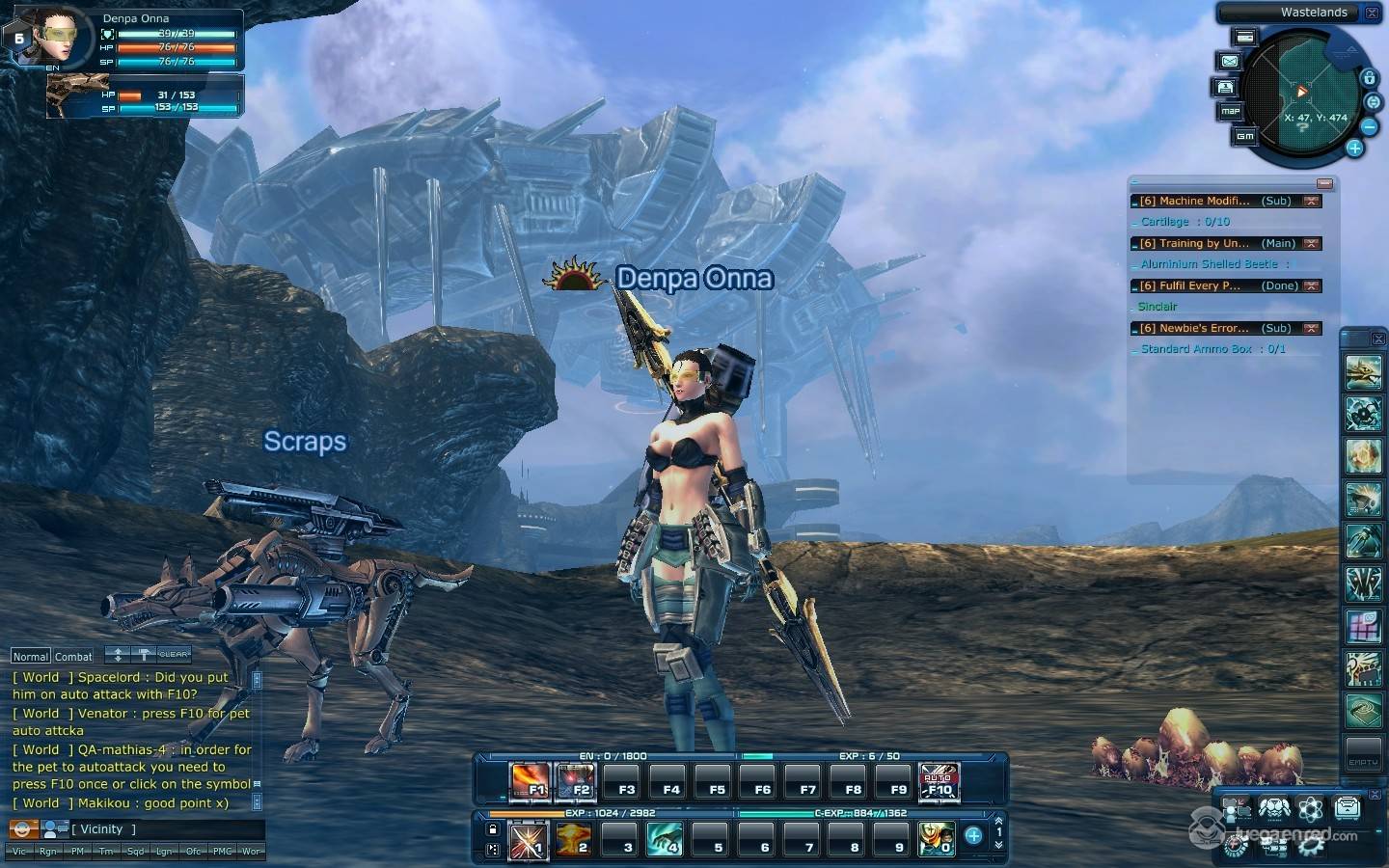
Task: Select the Training by Un... main quest
Action: coord(1196,243)
